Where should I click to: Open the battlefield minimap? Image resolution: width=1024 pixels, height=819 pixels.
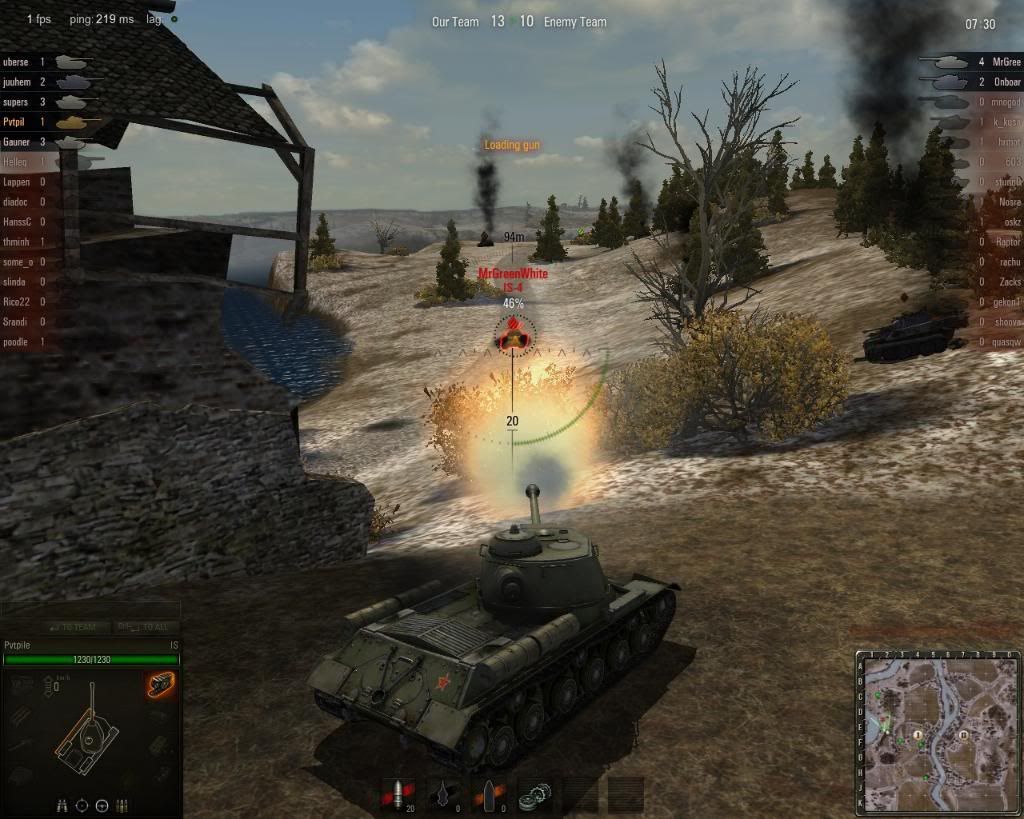[x=938, y=733]
